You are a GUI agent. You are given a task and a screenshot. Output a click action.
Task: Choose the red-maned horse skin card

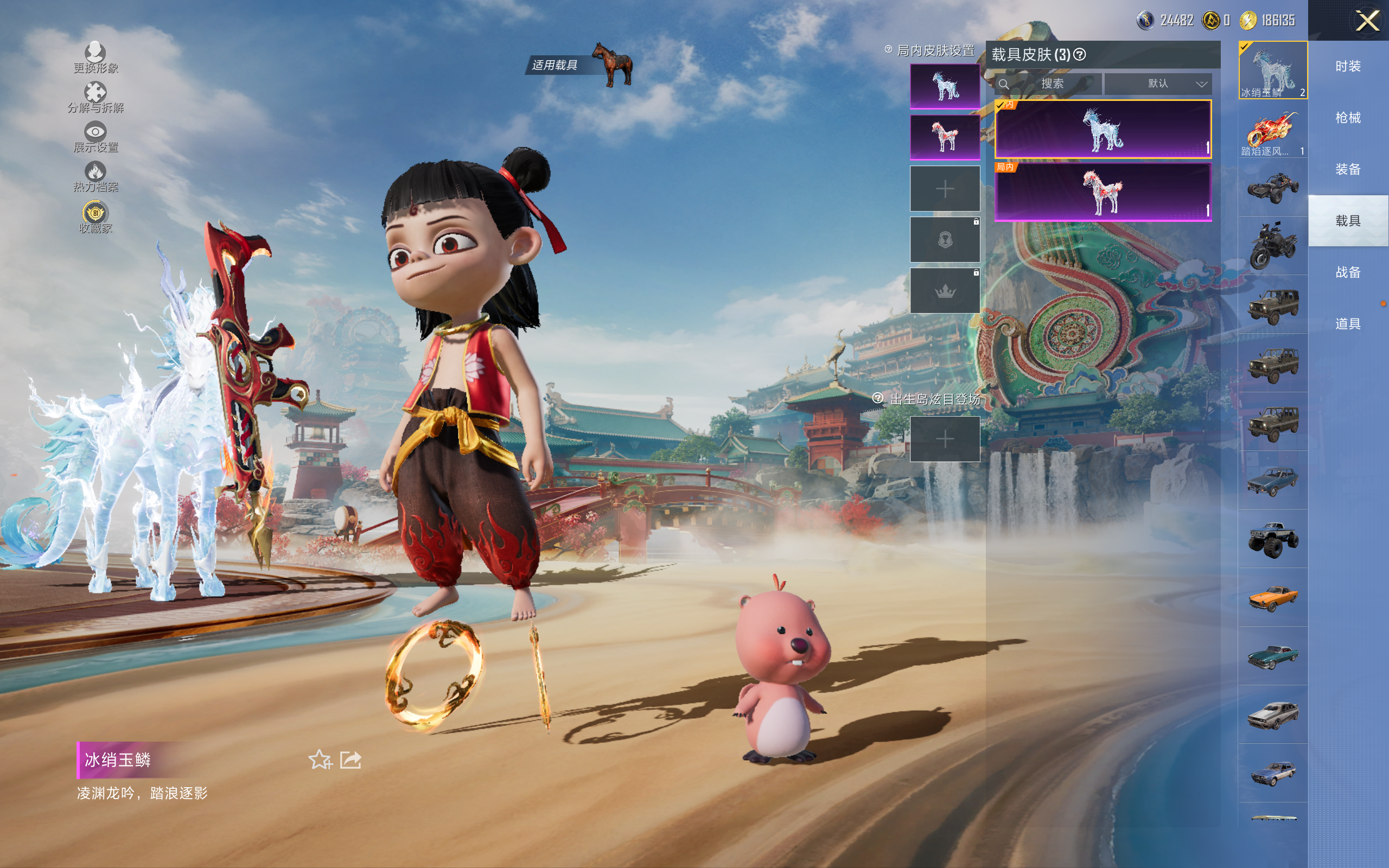click(x=1103, y=192)
